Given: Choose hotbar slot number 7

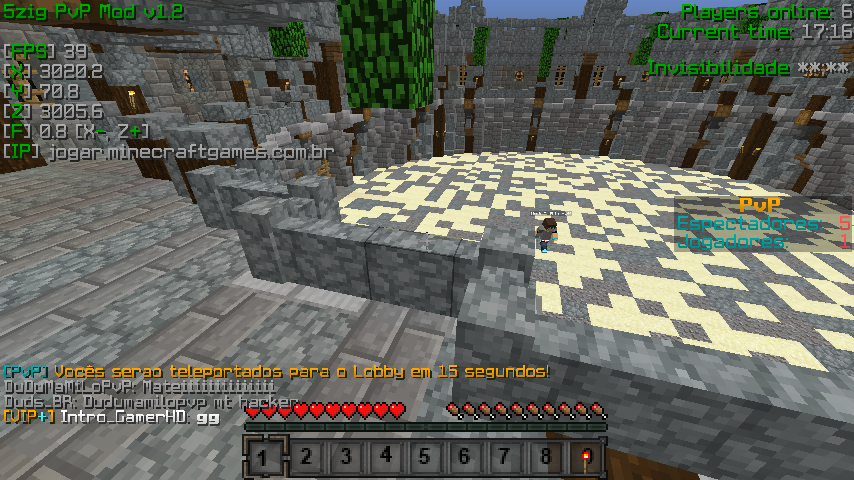Looking at the screenshot, I should (x=505, y=458).
